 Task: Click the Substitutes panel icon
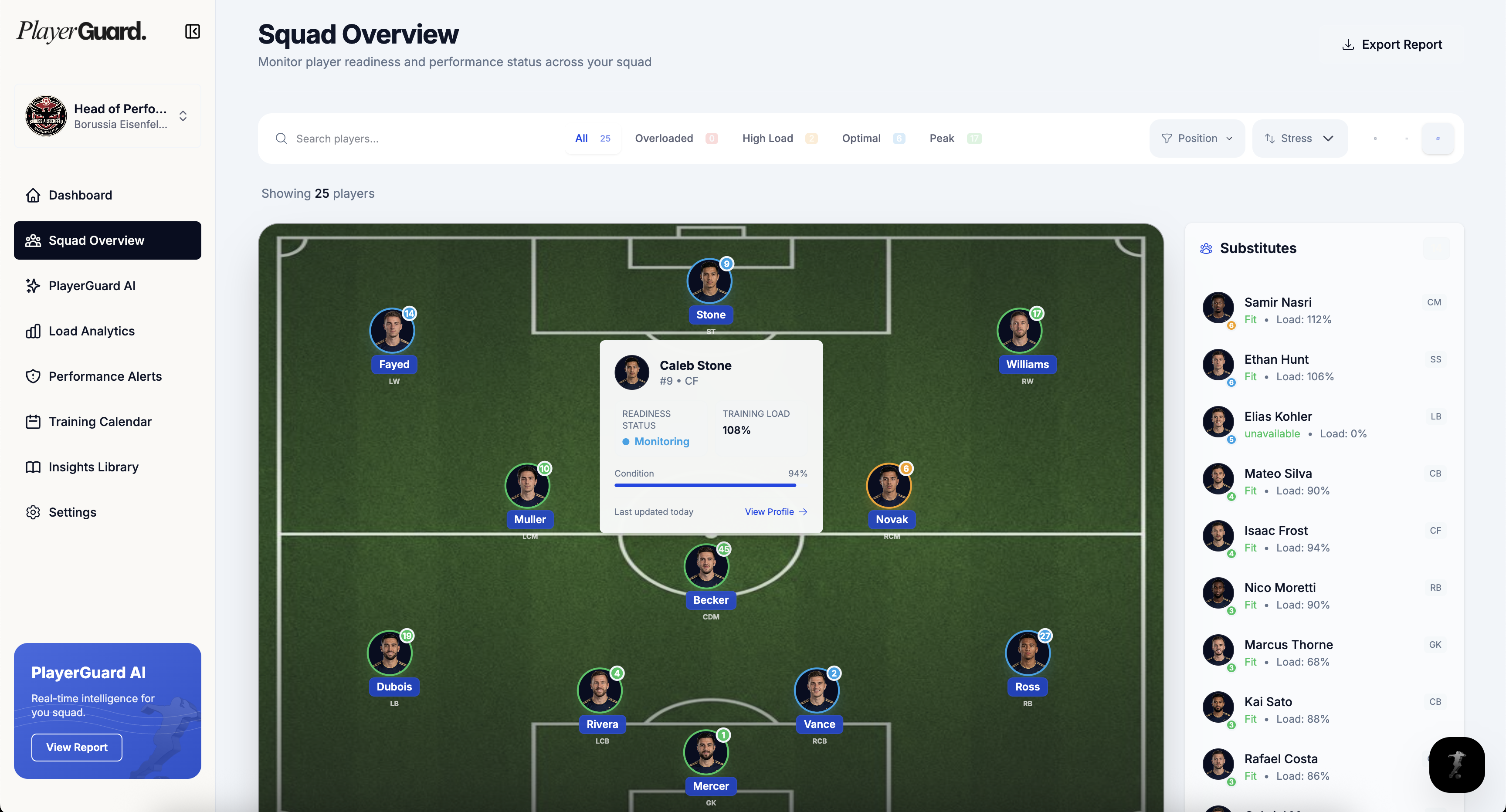tap(1205, 248)
